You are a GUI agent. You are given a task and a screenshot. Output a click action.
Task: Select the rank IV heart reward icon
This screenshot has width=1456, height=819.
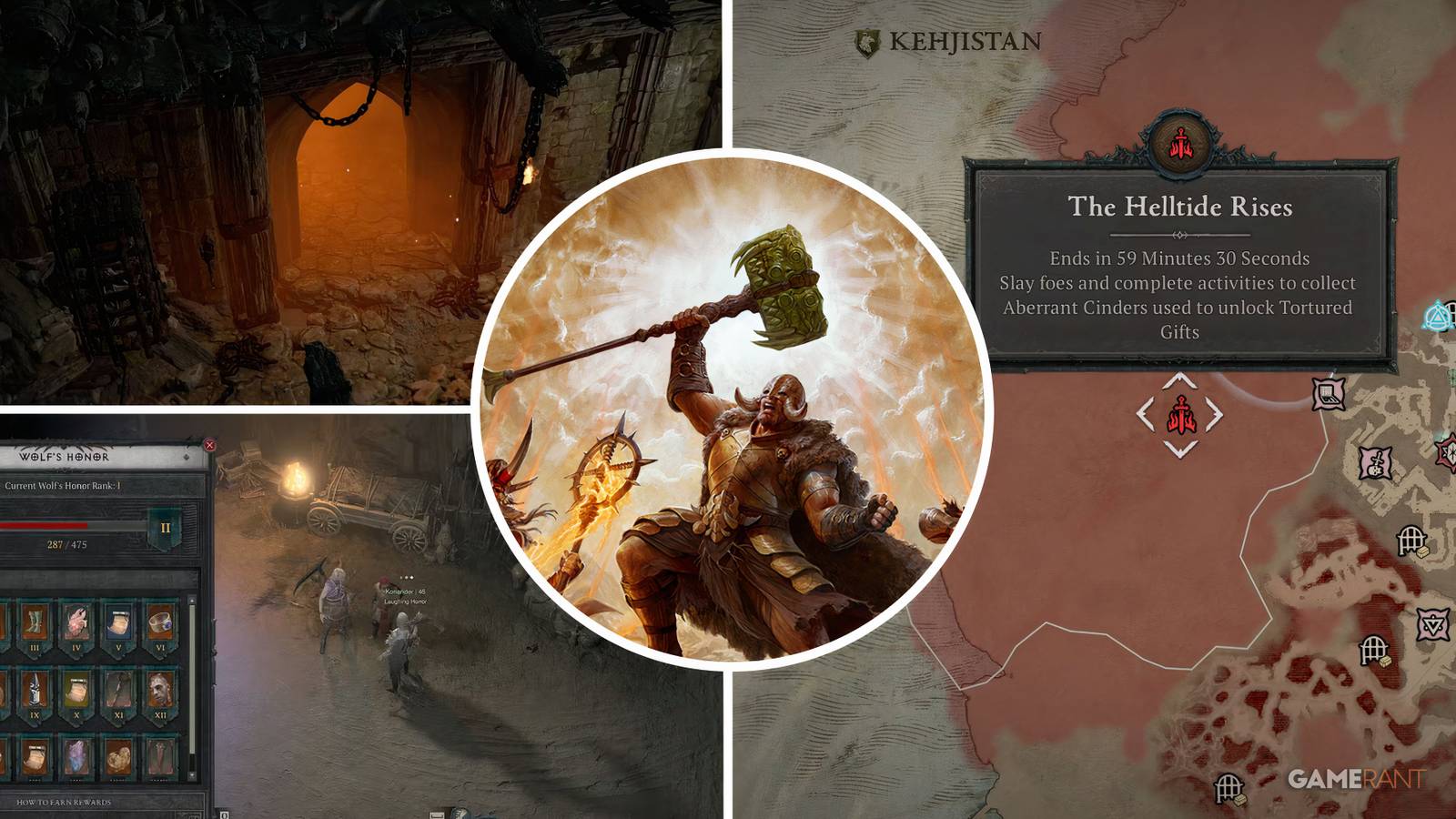tap(75, 621)
